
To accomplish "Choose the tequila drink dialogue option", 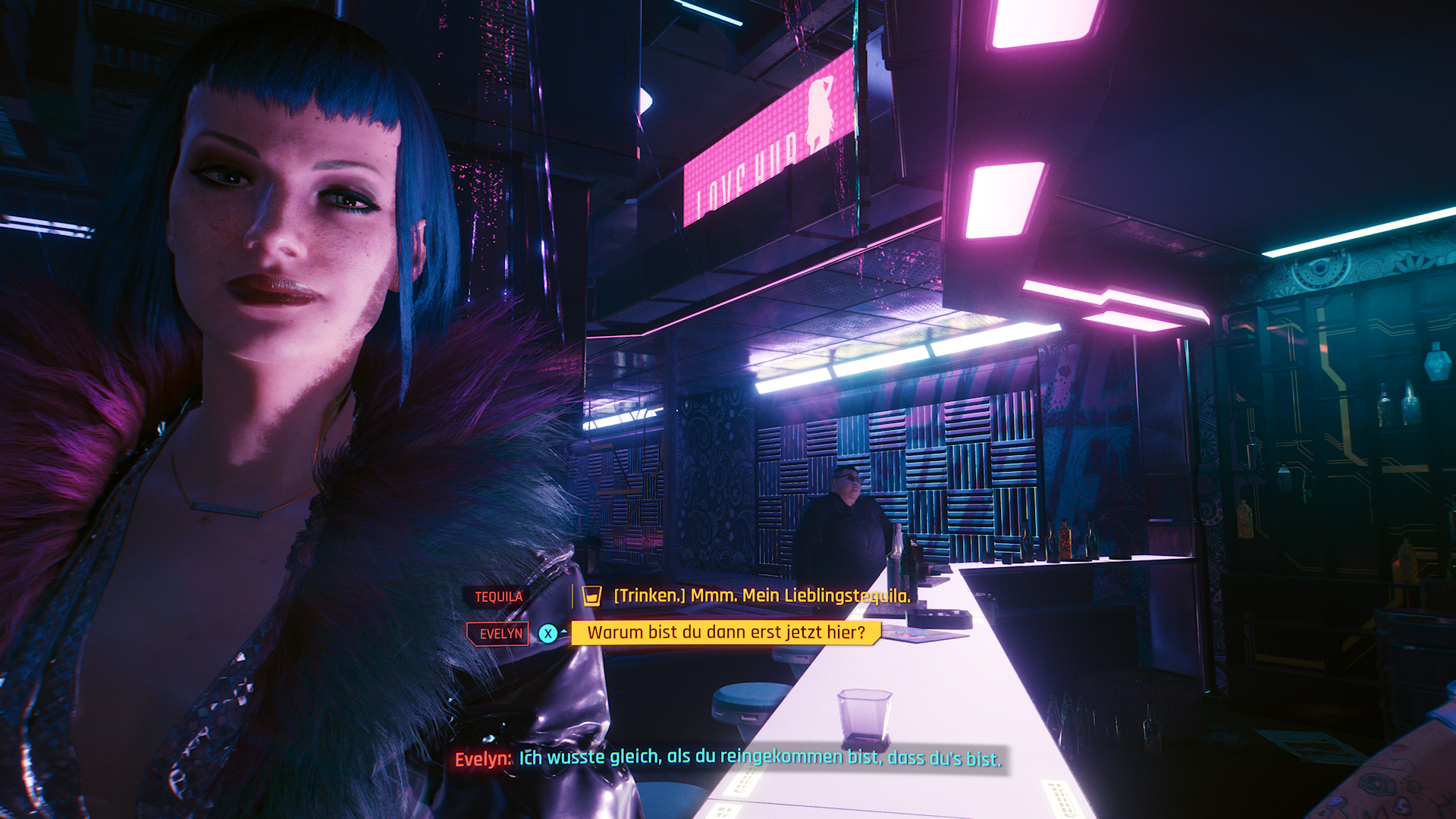I will click(761, 596).
